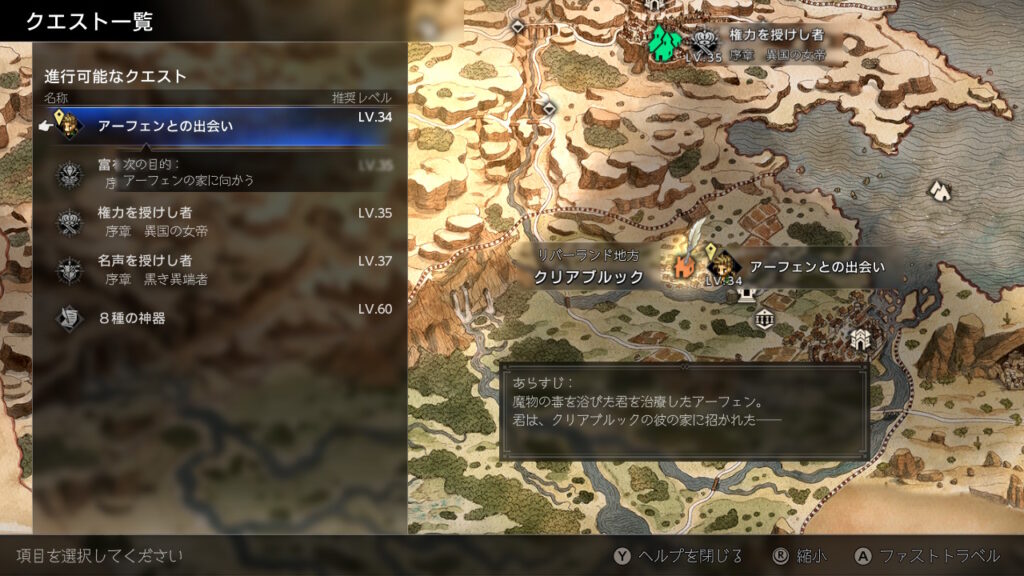Click the white house icon on the map
Viewport: 1024px width, 576px height.
click(859, 340)
